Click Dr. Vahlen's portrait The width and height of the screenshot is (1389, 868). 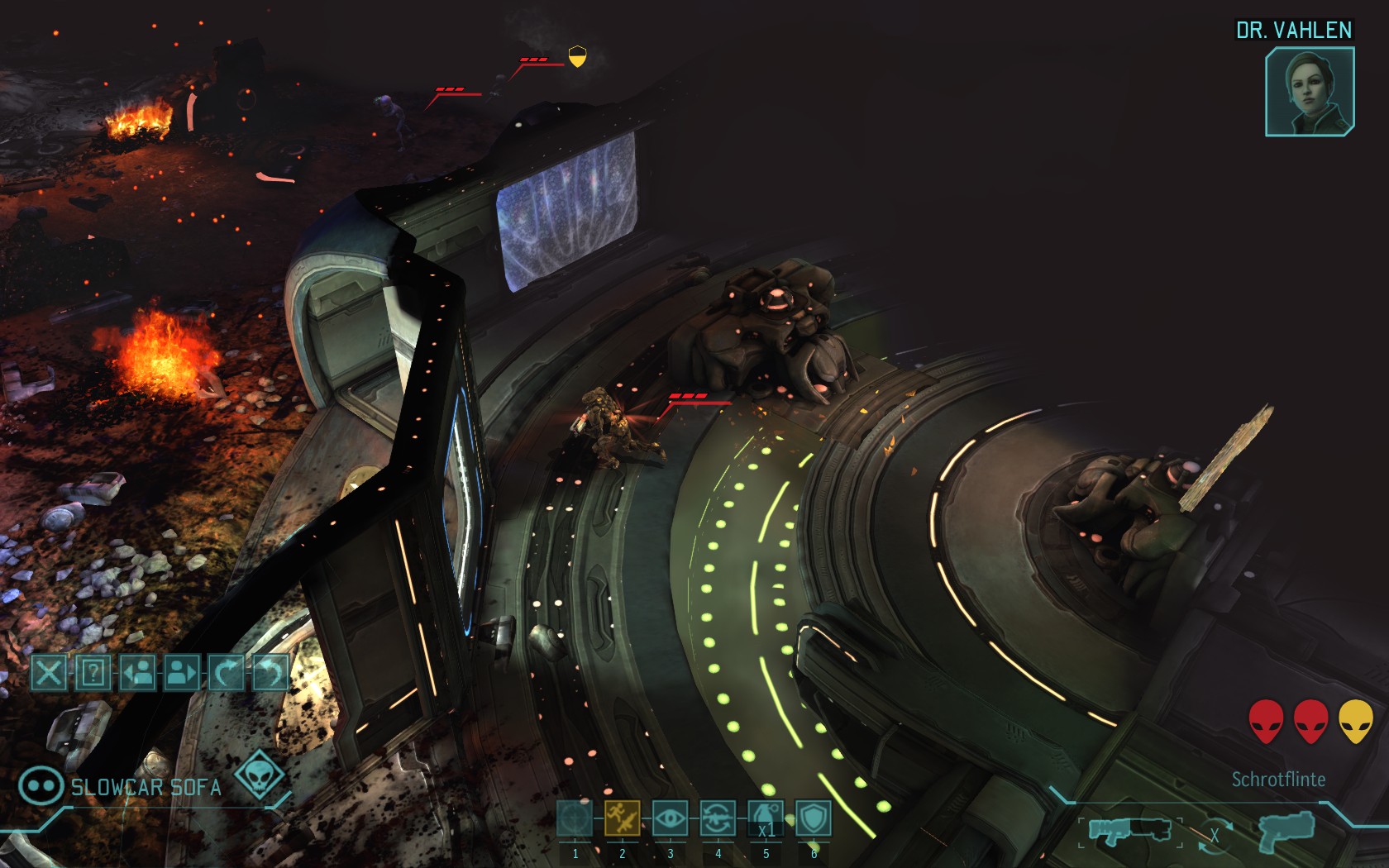click(1310, 92)
